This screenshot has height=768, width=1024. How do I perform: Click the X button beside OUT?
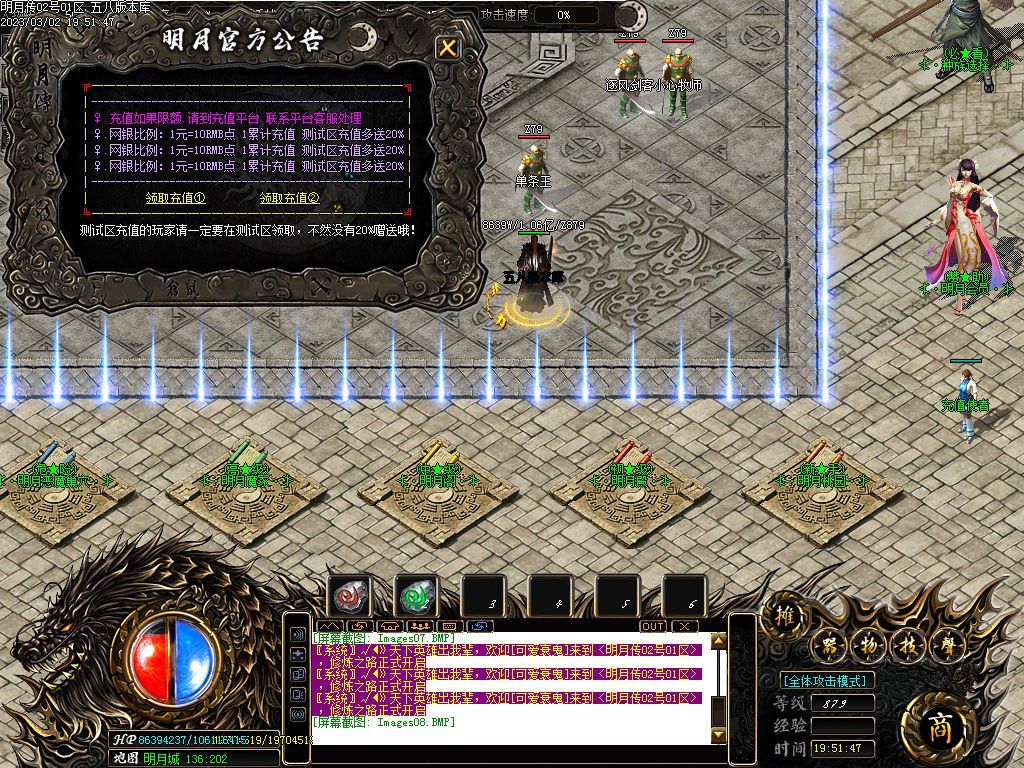[x=684, y=626]
